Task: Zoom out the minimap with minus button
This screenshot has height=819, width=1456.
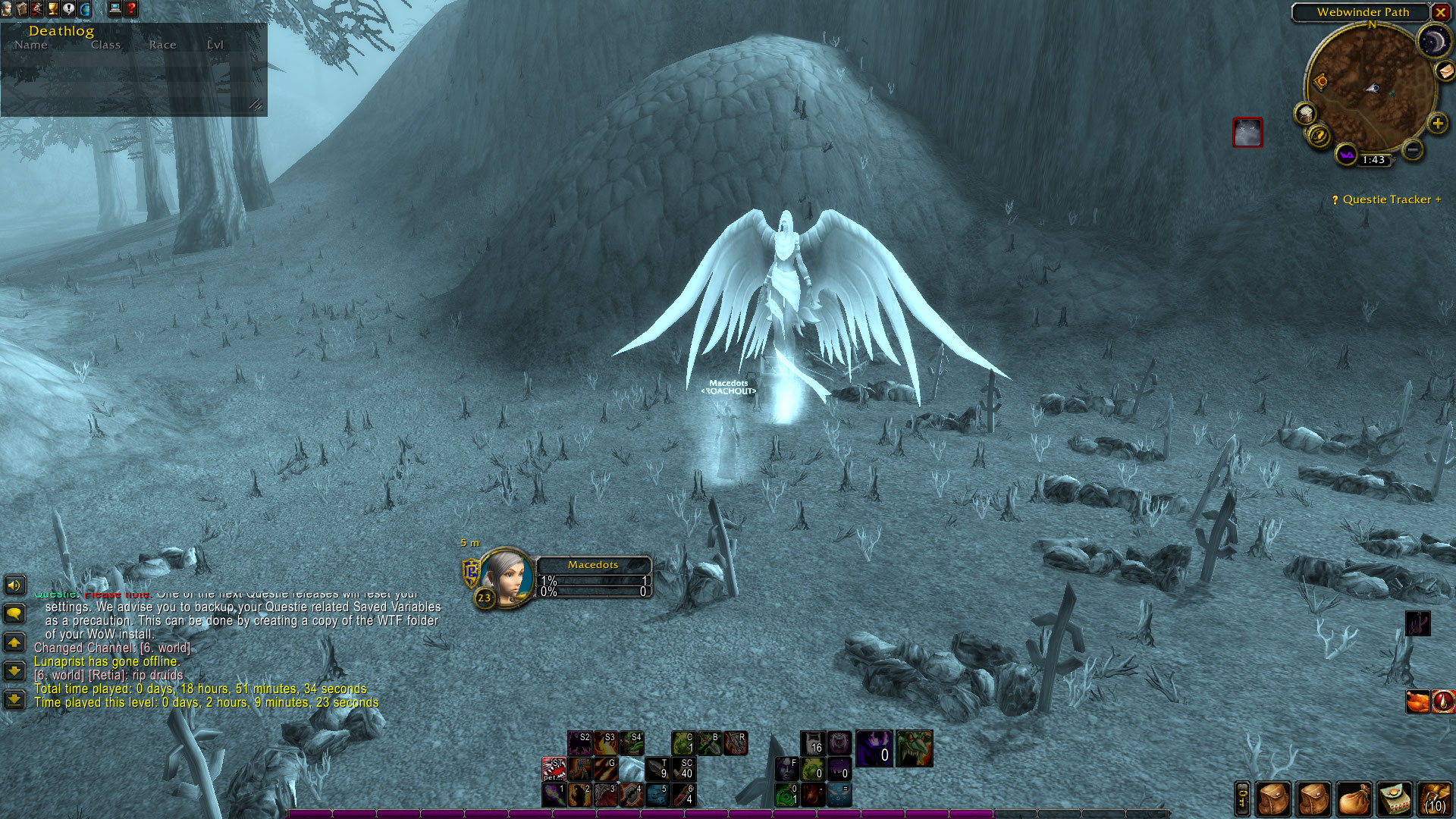Action: click(1412, 149)
